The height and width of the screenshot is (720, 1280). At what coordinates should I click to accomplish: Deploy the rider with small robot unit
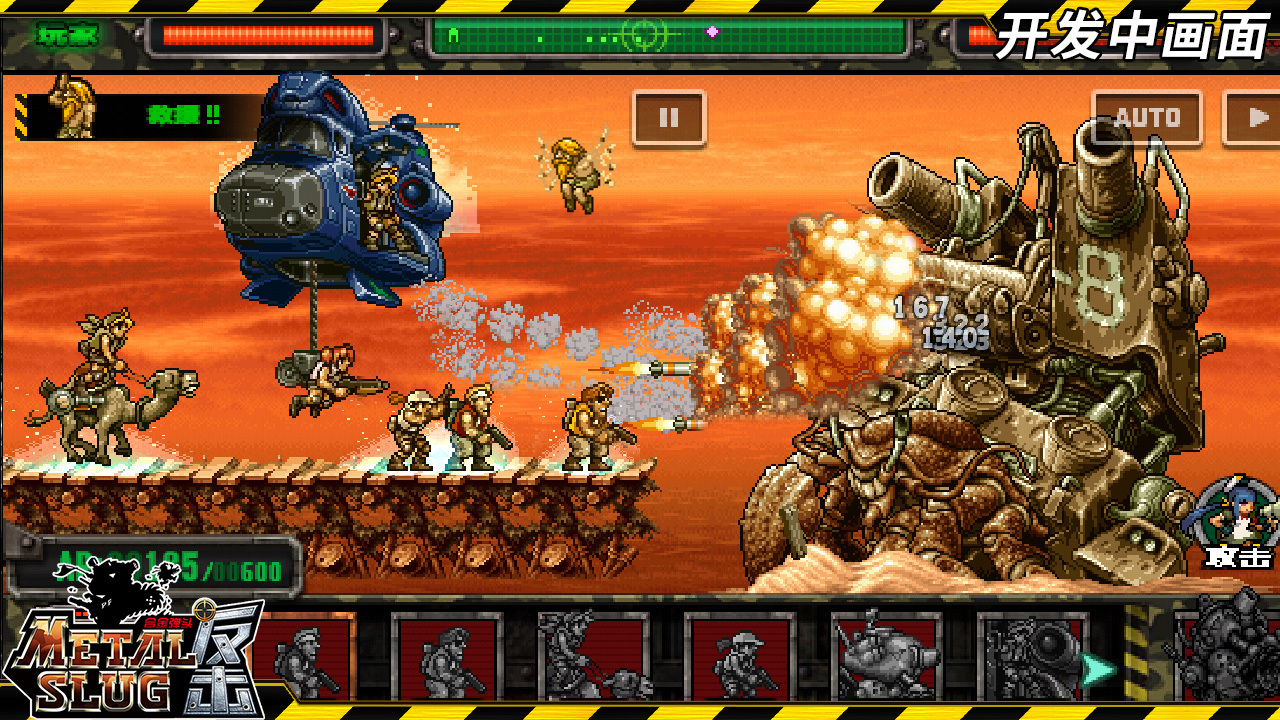pyautogui.click(x=592, y=656)
